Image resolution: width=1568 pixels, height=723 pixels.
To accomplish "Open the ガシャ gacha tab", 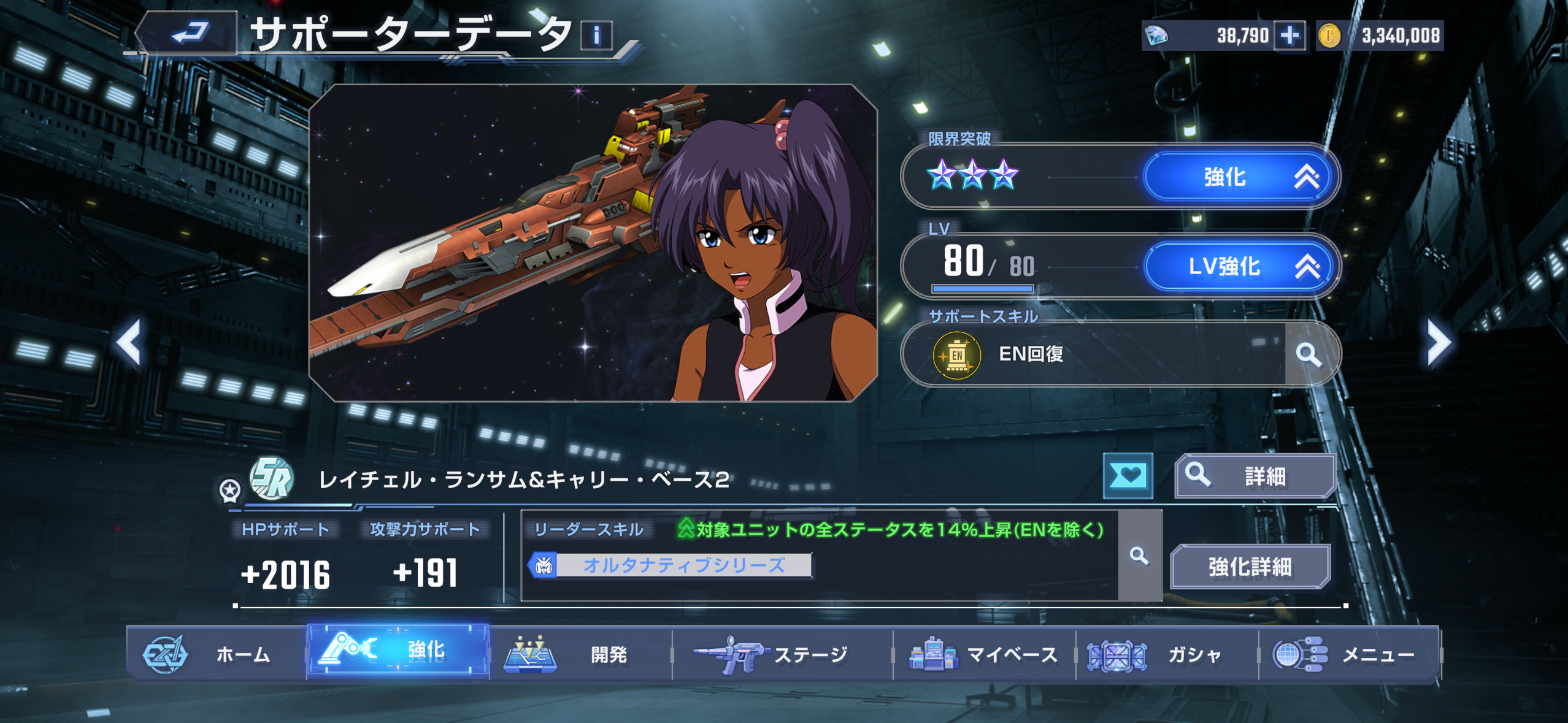I will 1166,654.
